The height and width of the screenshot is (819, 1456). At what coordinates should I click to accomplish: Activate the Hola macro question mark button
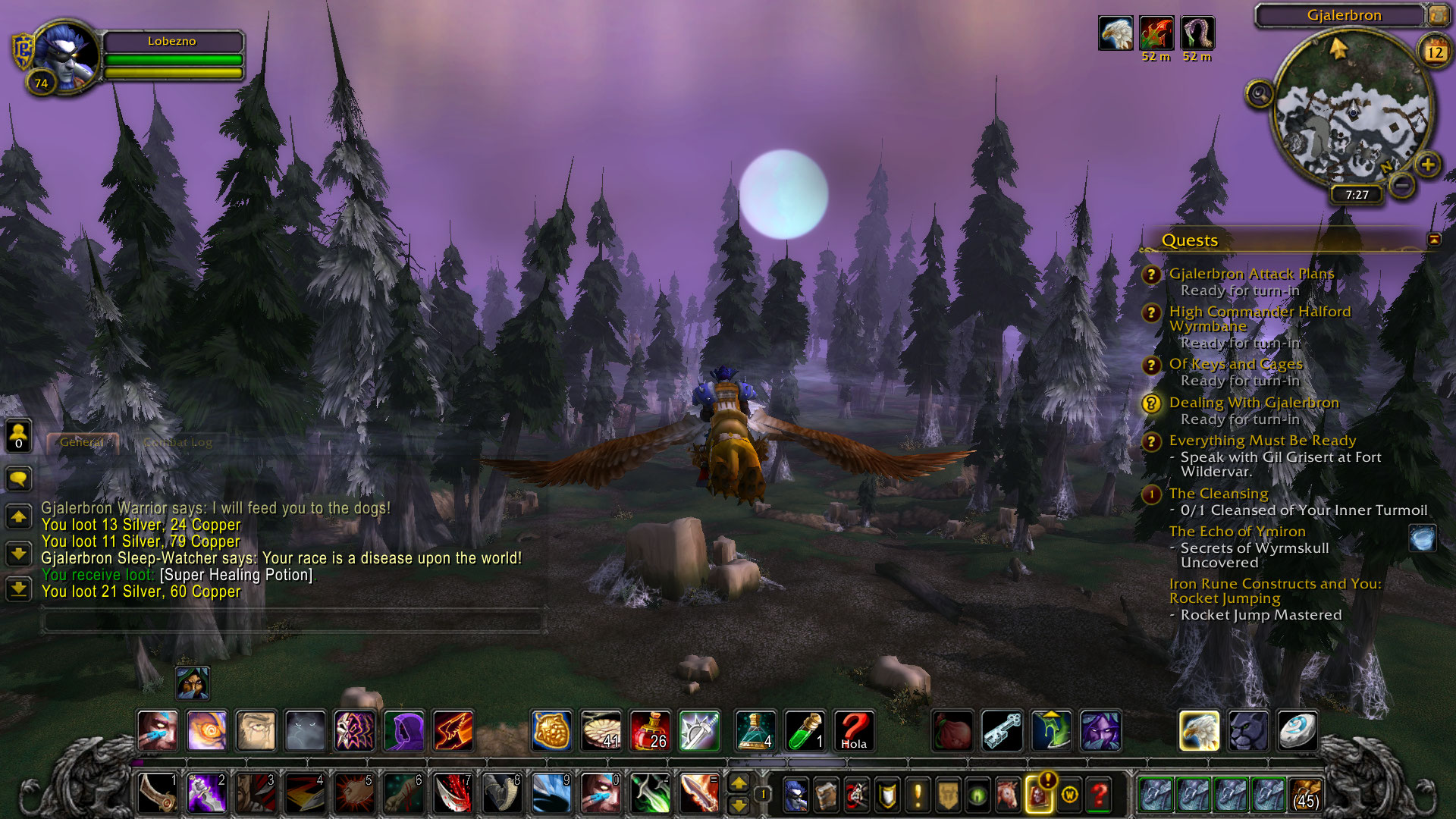(x=854, y=731)
